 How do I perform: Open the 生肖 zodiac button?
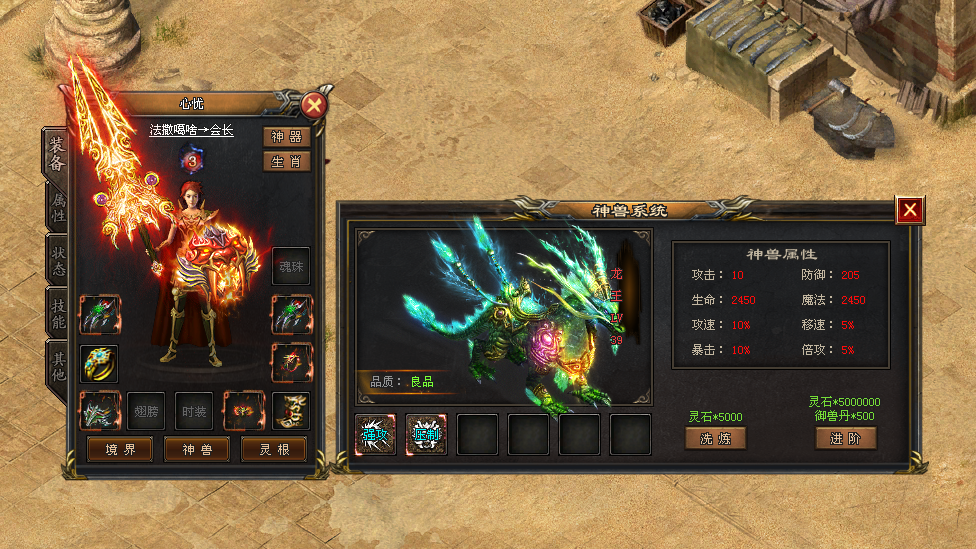(x=287, y=162)
